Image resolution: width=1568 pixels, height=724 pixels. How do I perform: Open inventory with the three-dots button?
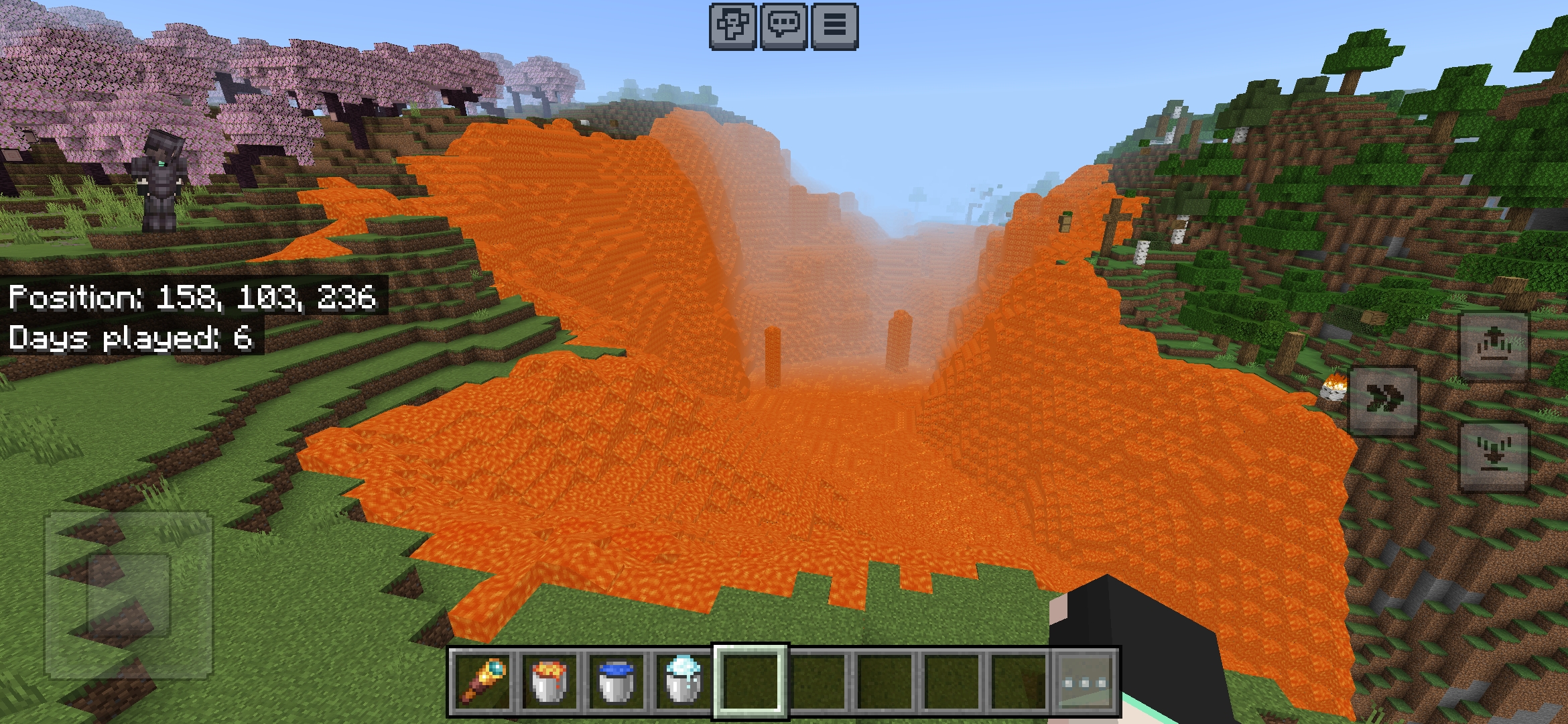1085,682
